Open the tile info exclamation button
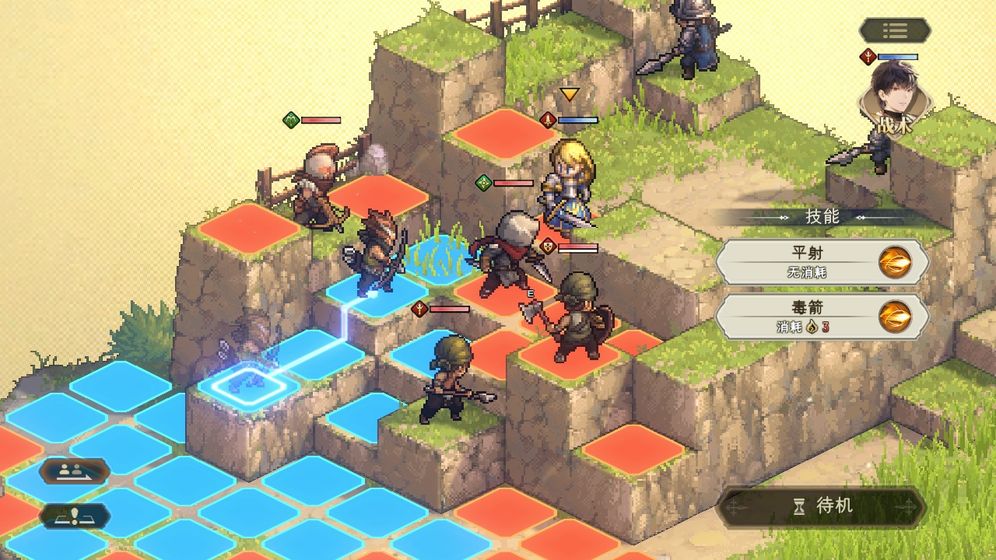The image size is (996, 560). click(75, 517)
